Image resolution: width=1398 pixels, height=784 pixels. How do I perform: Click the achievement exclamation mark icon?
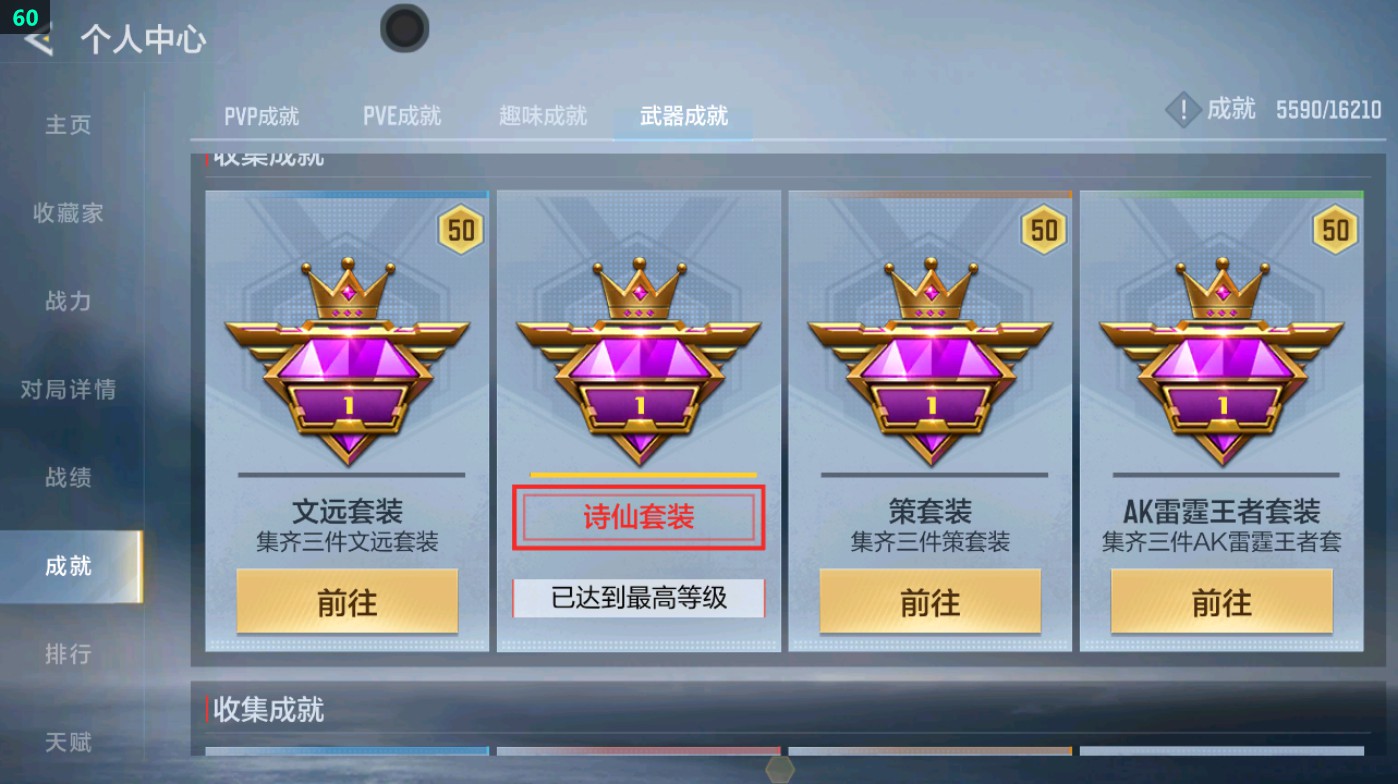pyautogui.click(x=1182, y=110)
